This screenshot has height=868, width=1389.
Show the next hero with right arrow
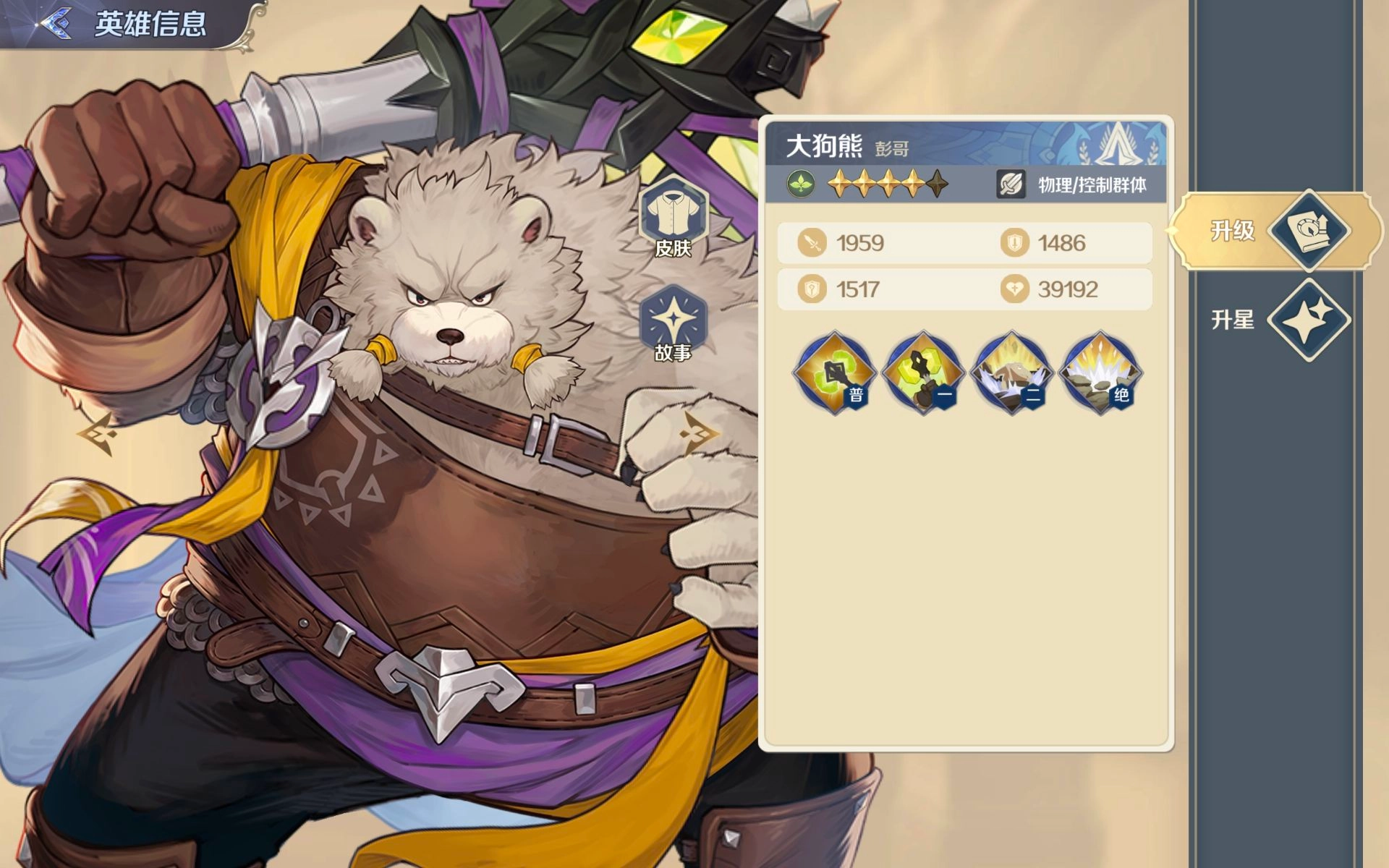click(x=699, y=433)
